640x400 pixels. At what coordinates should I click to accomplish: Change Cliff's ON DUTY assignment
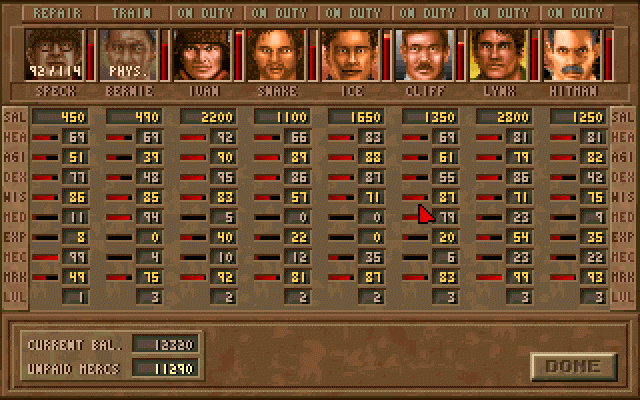pyautogui.click(x=429, y=14)
